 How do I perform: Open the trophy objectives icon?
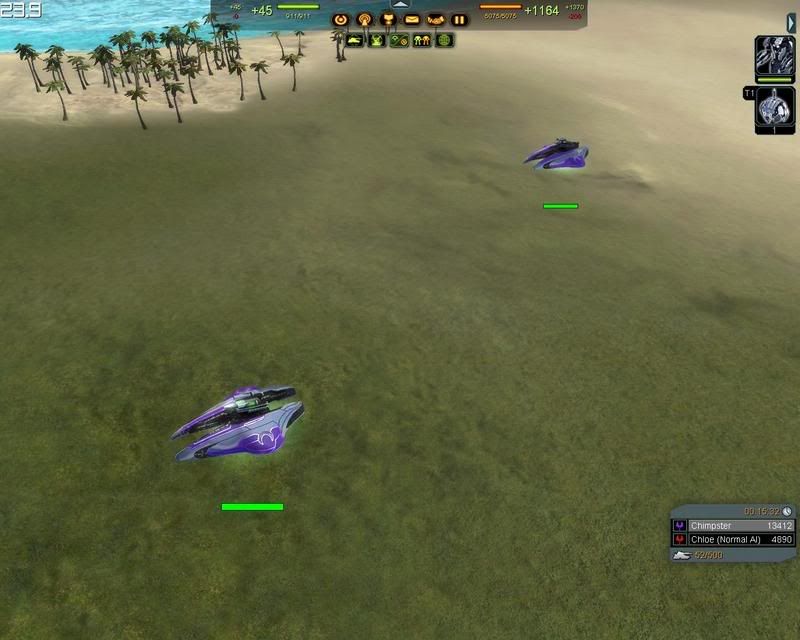(x=388, y=19)
